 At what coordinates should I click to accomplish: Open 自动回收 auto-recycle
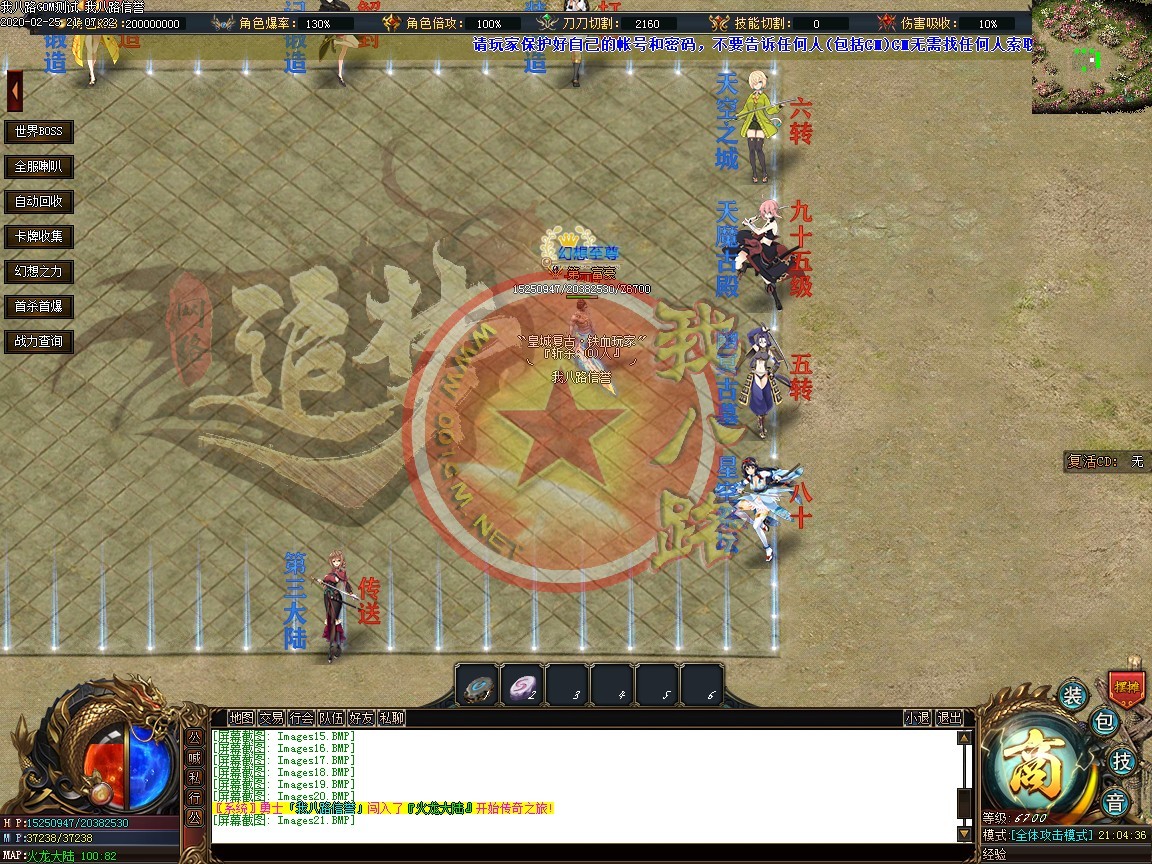tap(39, 202)
